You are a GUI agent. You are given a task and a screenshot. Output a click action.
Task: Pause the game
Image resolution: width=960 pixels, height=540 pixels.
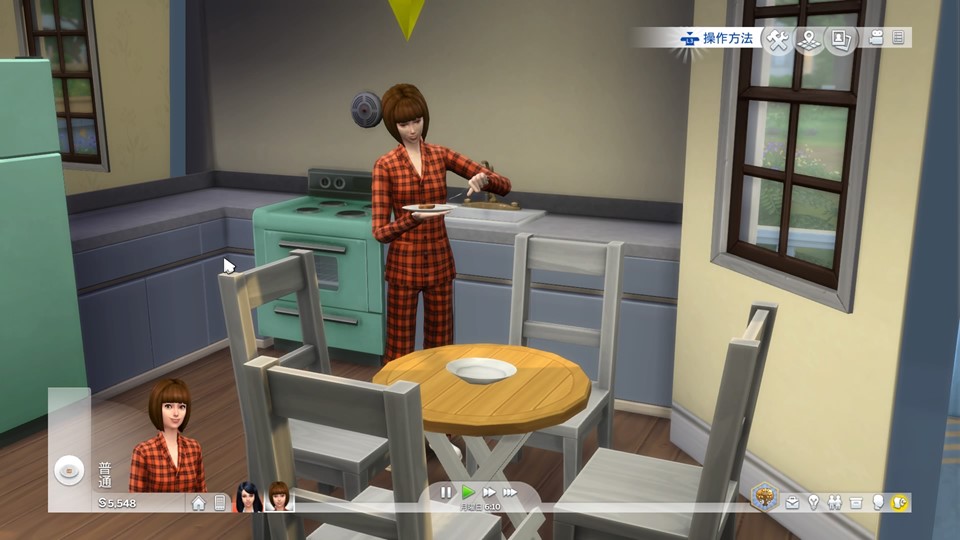pyautogui.click(x=446, y=492)
